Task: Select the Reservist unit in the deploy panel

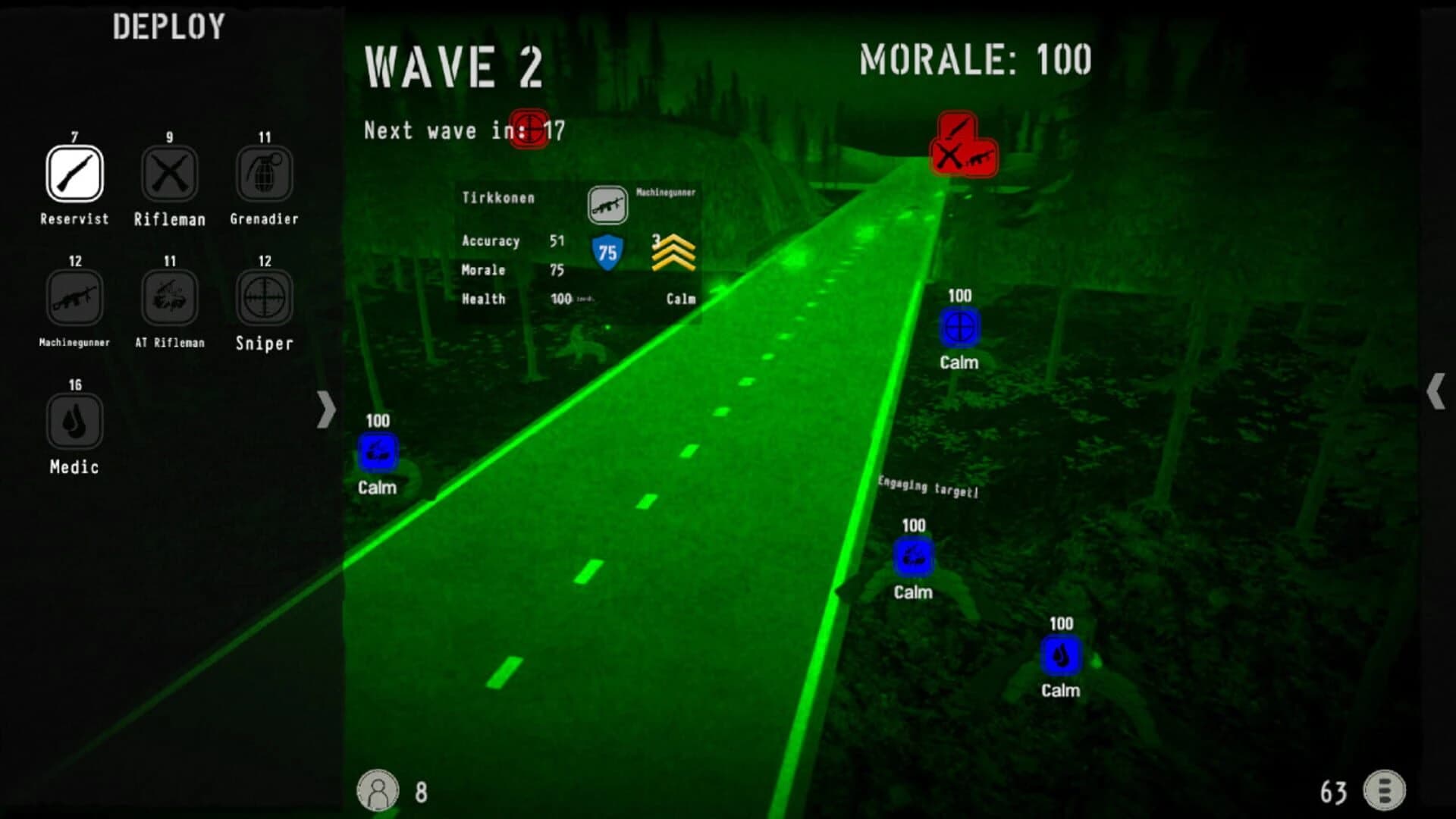Action: (x=74, y=173)
